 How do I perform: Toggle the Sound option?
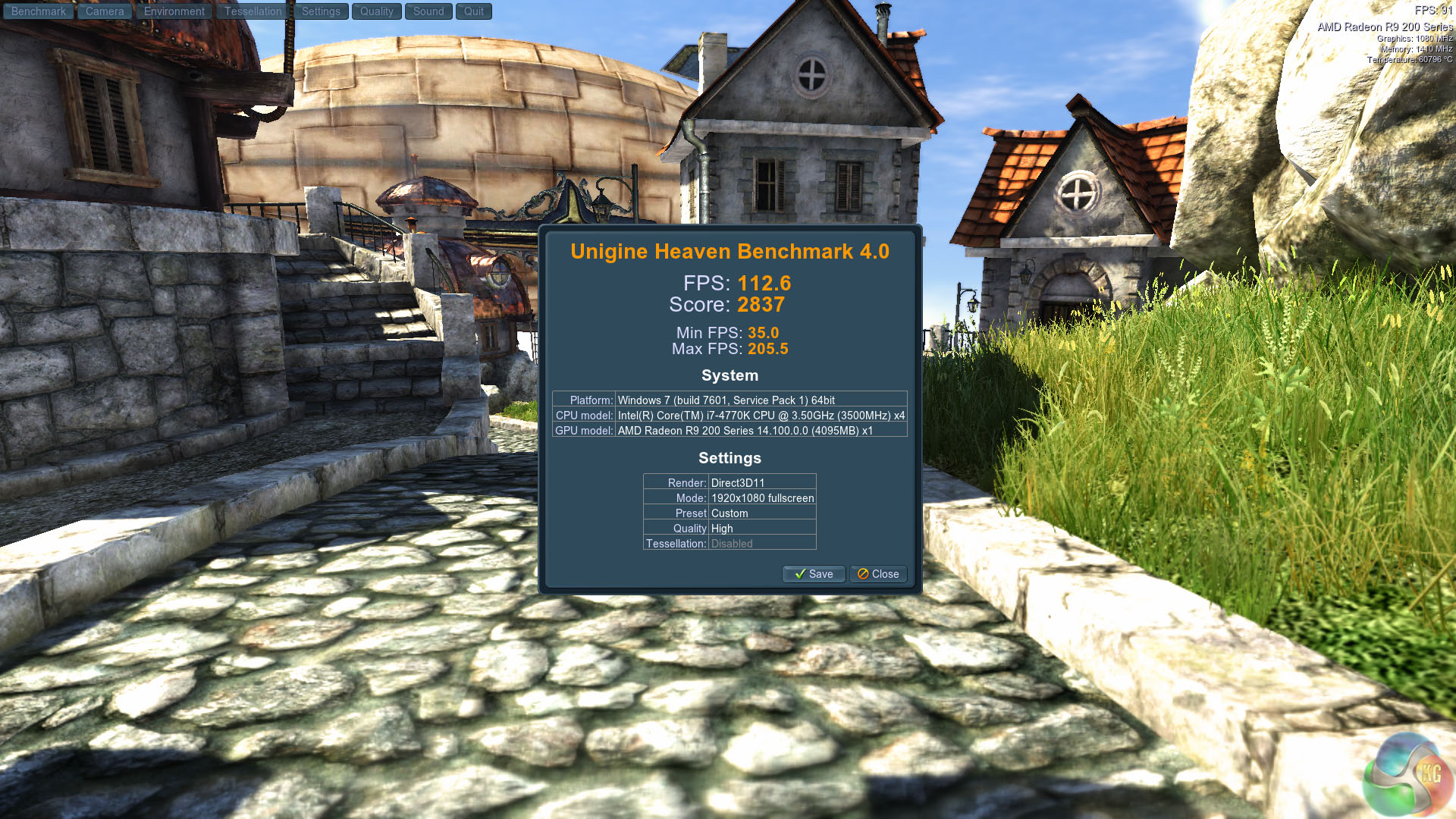[428, 11]
